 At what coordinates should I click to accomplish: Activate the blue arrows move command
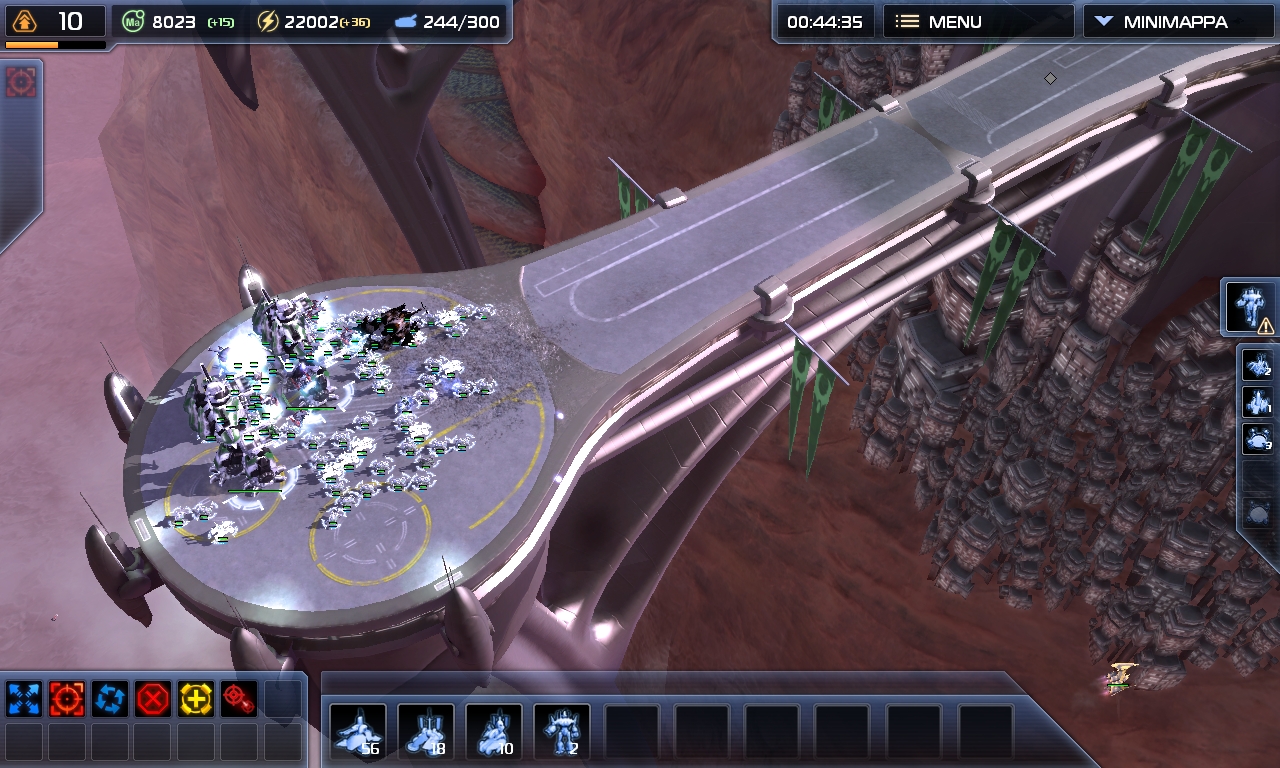click(23, 699)
